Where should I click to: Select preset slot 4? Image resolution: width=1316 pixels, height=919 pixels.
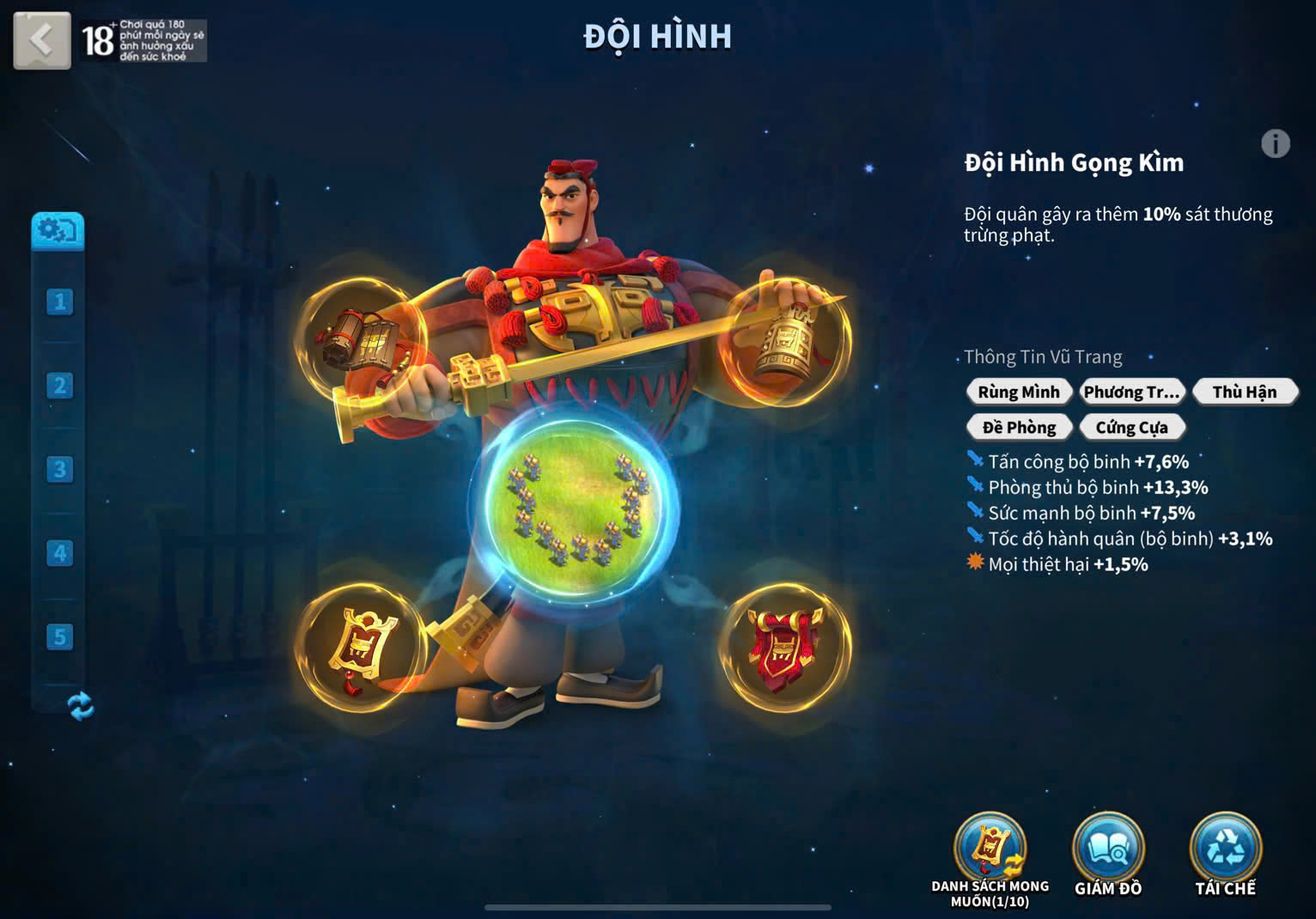point(59,553)
